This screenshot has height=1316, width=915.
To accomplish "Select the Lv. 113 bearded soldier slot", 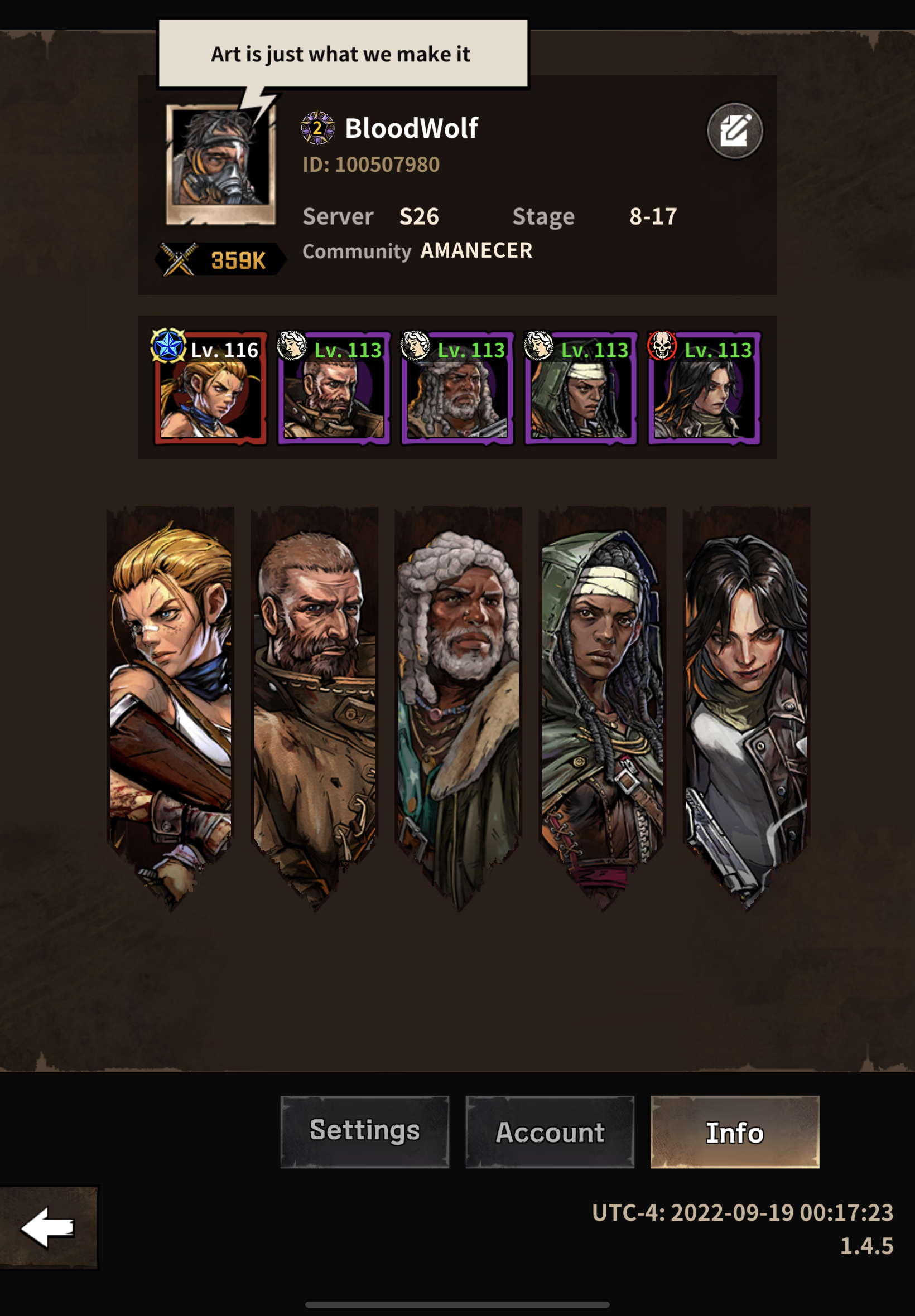I will tap(334, 389).
